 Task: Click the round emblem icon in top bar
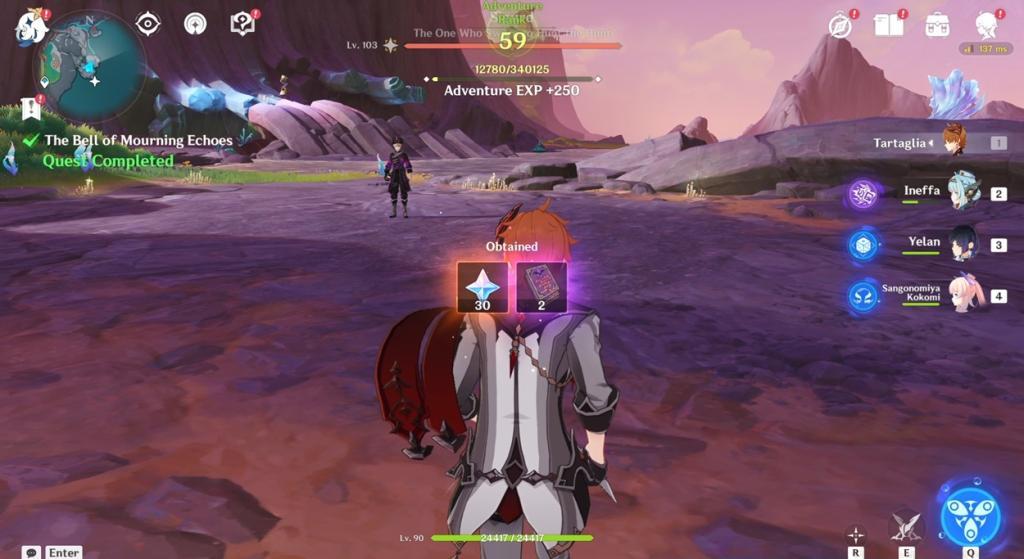point(195,24)
